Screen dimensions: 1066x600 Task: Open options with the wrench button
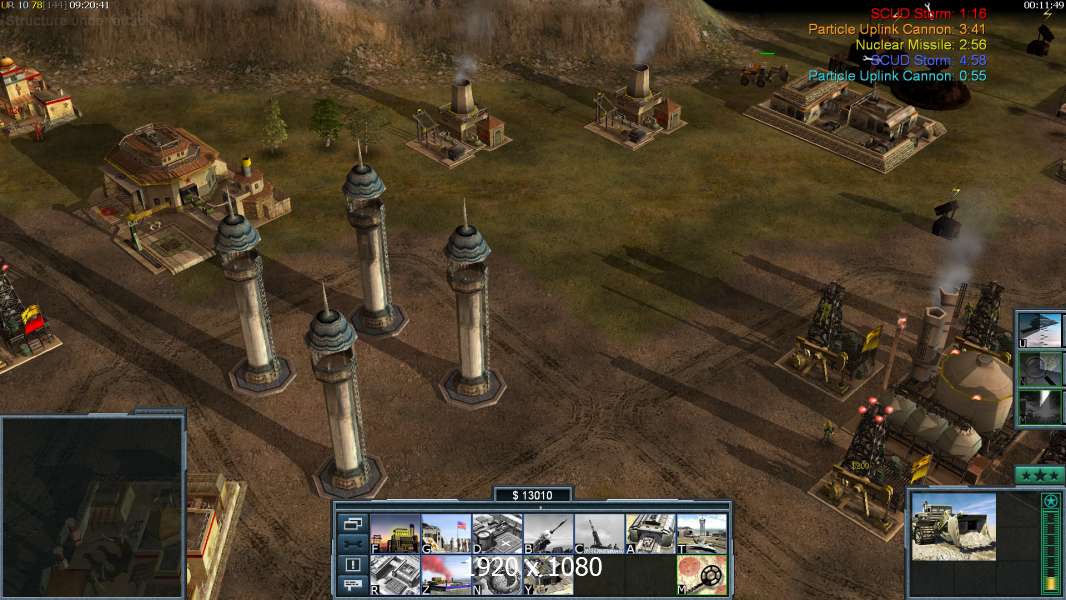tap(352, 544)
